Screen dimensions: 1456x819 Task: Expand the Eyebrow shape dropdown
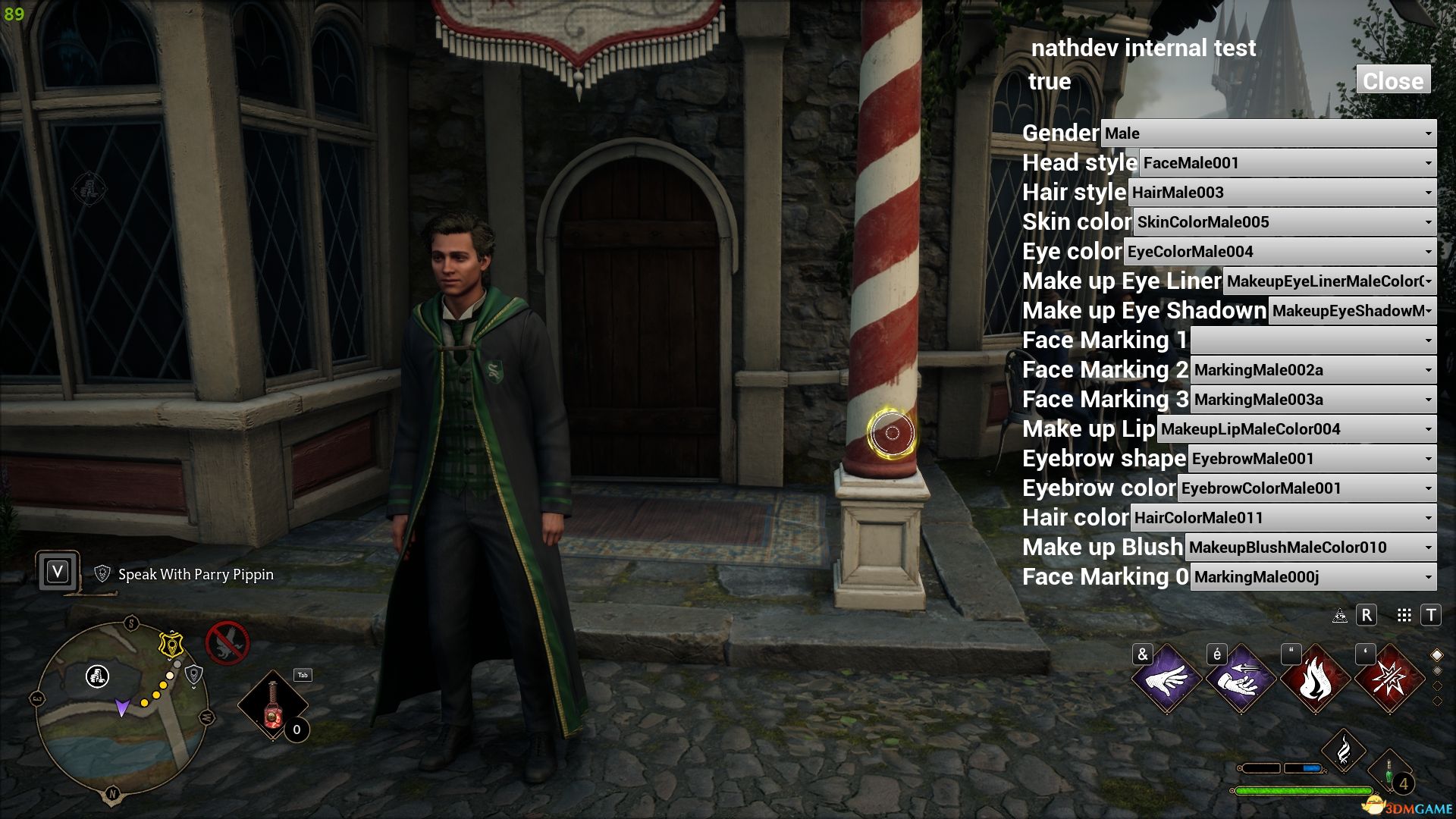(1311, 459)
